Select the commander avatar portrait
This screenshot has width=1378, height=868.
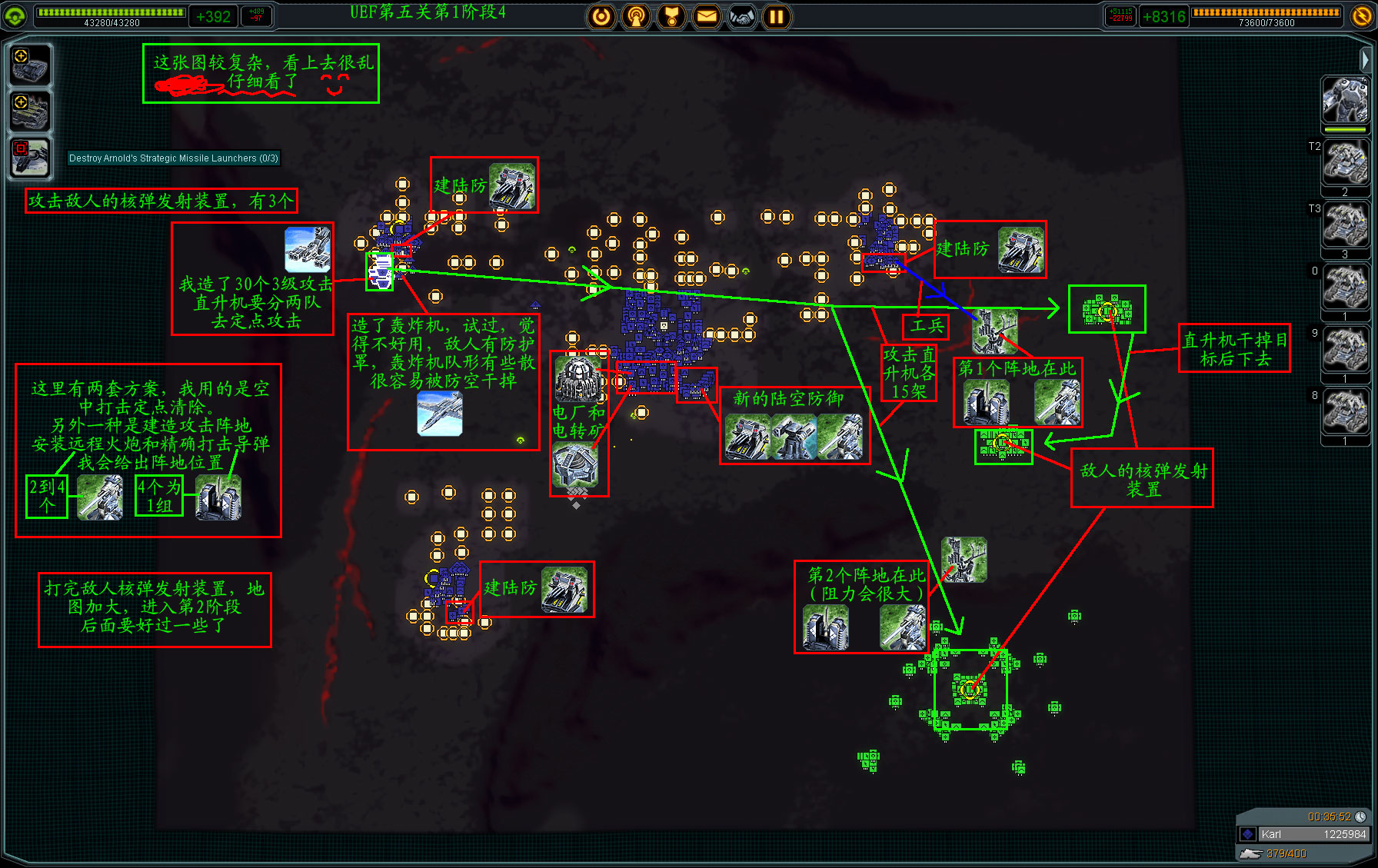(1344, 100)
